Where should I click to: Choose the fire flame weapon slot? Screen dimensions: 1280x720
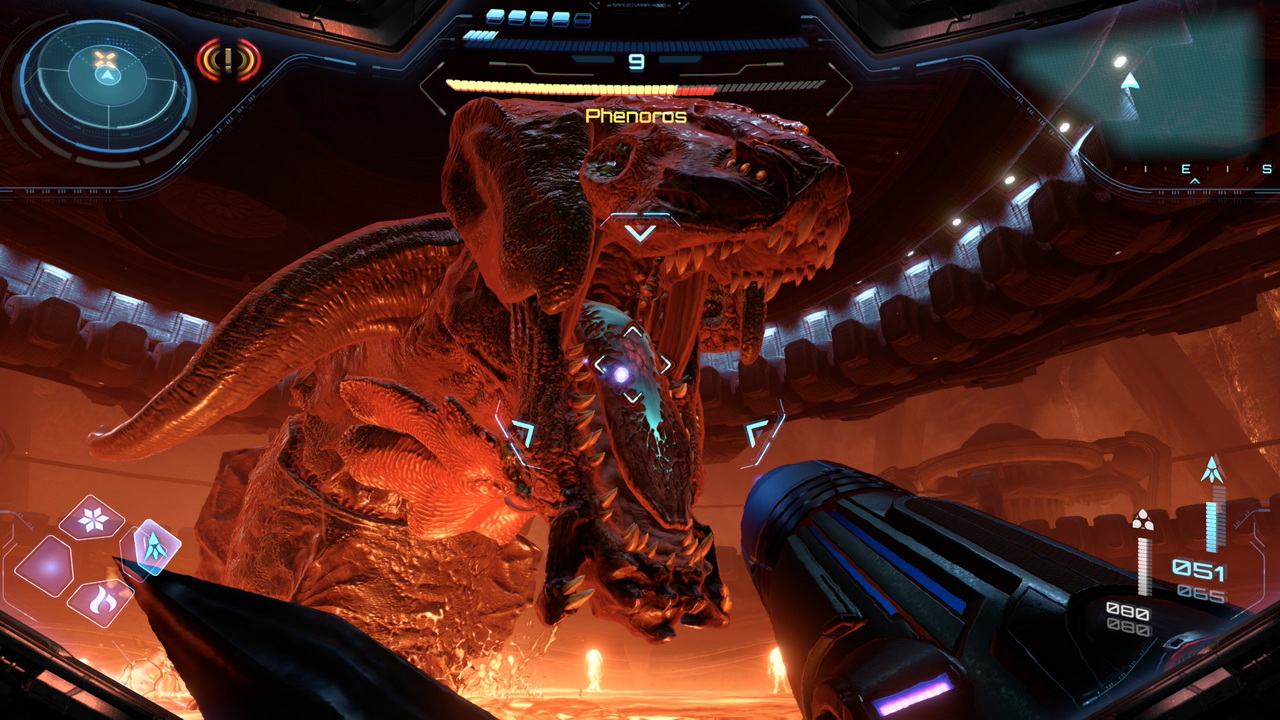point(101,601)
